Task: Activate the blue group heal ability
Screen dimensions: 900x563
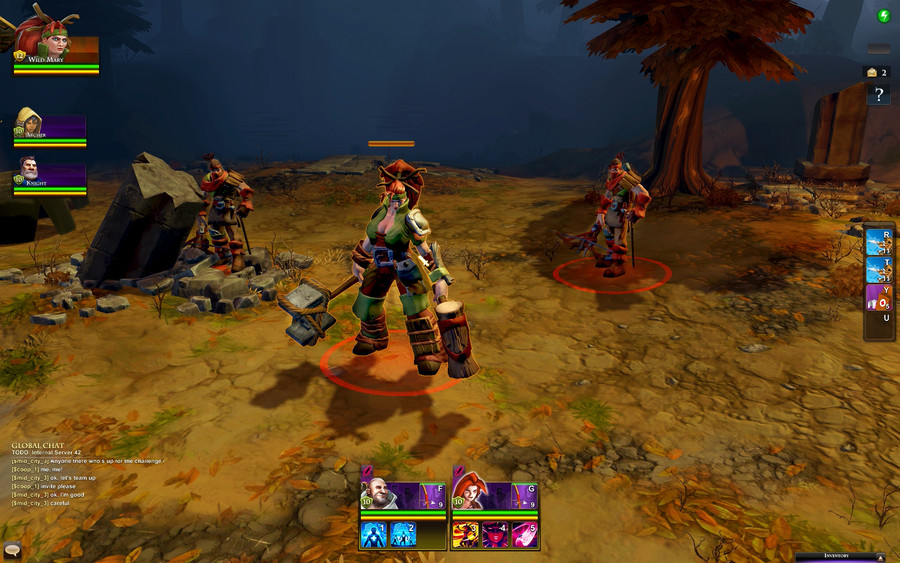Action: [403, 534]
